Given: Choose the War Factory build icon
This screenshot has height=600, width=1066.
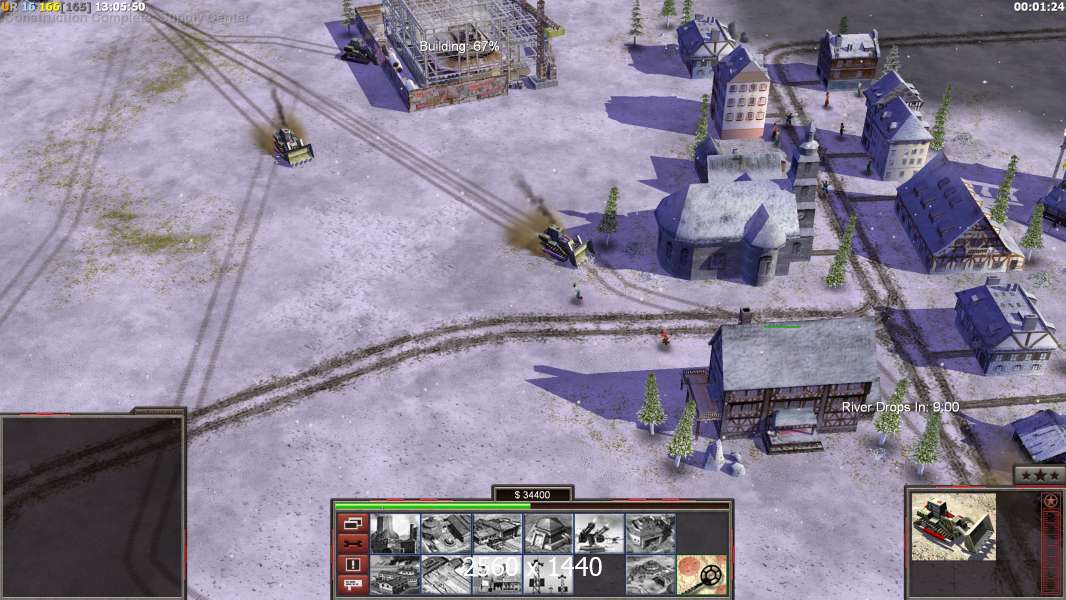Looking at the screenshot, I should tap(650, 533).
